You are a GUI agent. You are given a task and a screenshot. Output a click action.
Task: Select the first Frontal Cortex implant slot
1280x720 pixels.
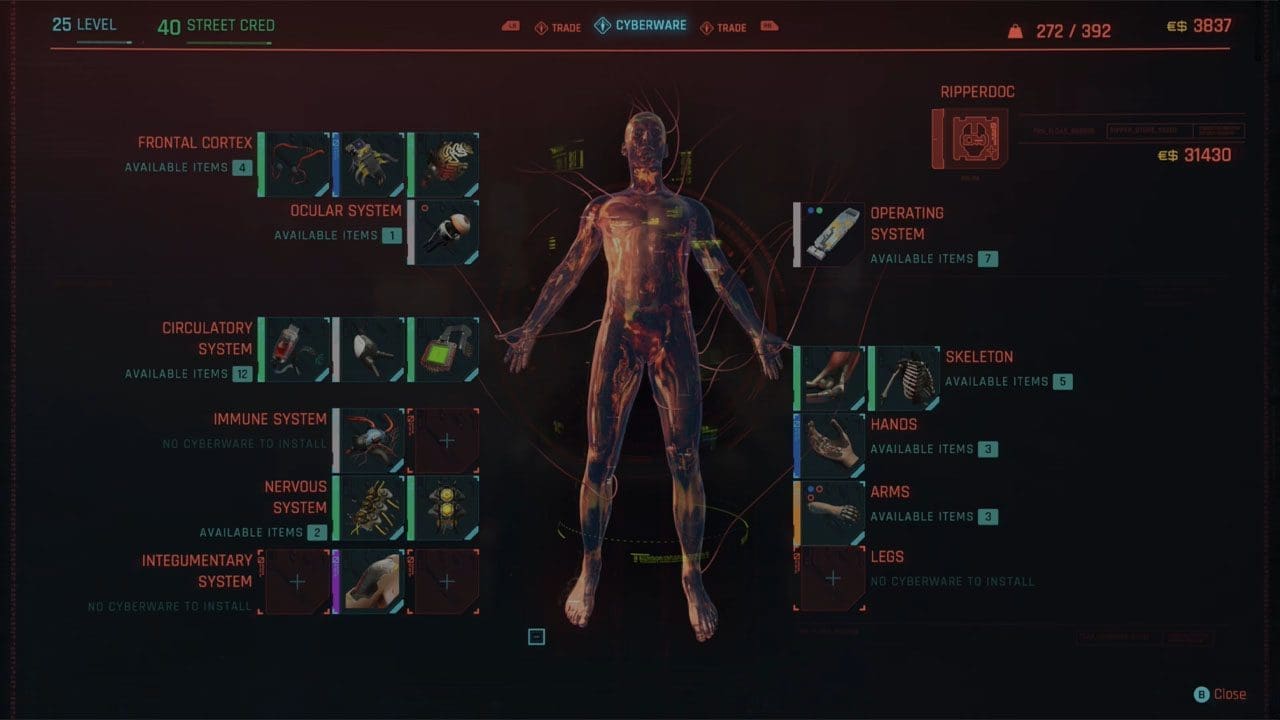click(296, 160)
